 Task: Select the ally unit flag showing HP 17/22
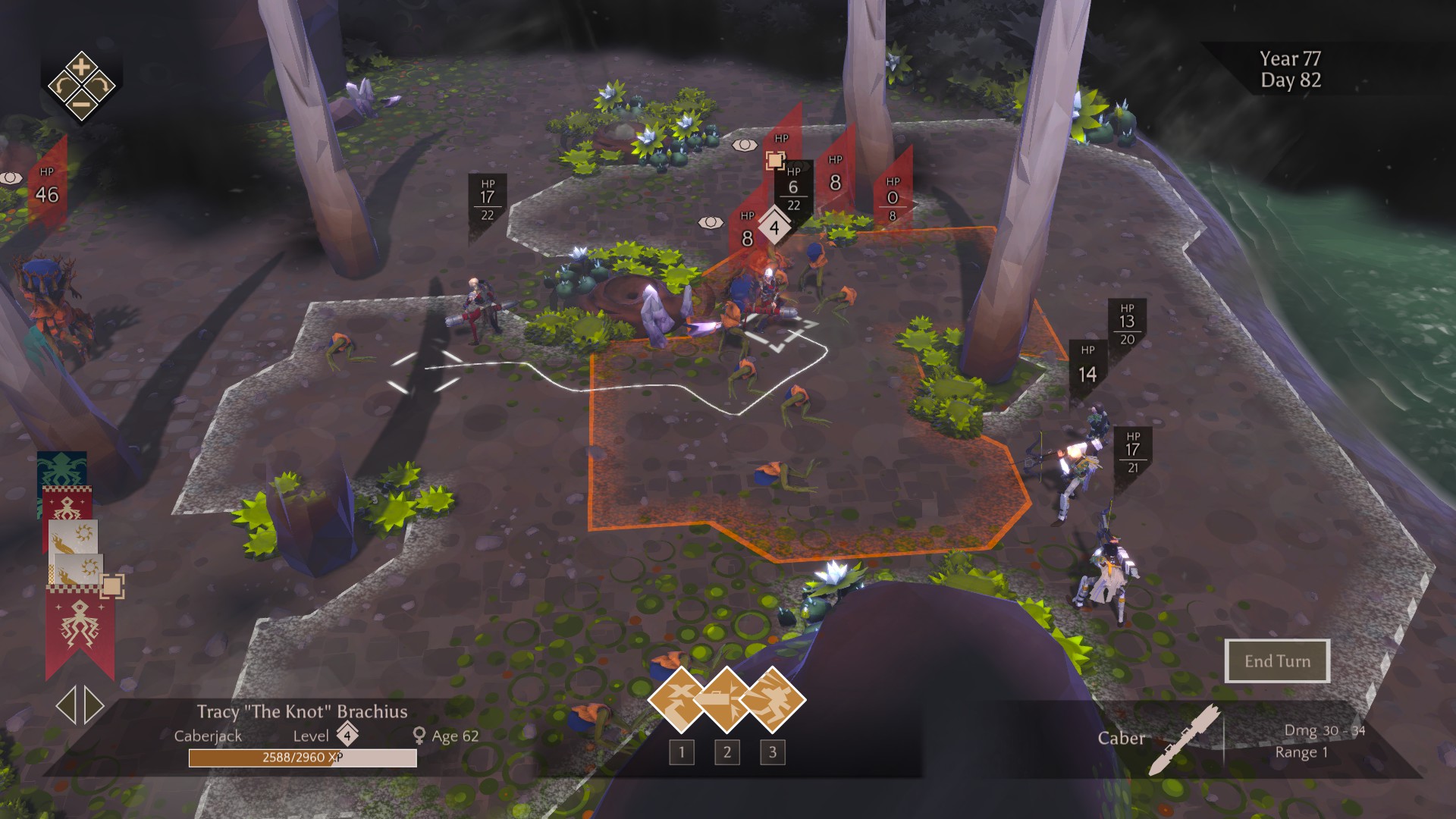click(487, 200)
